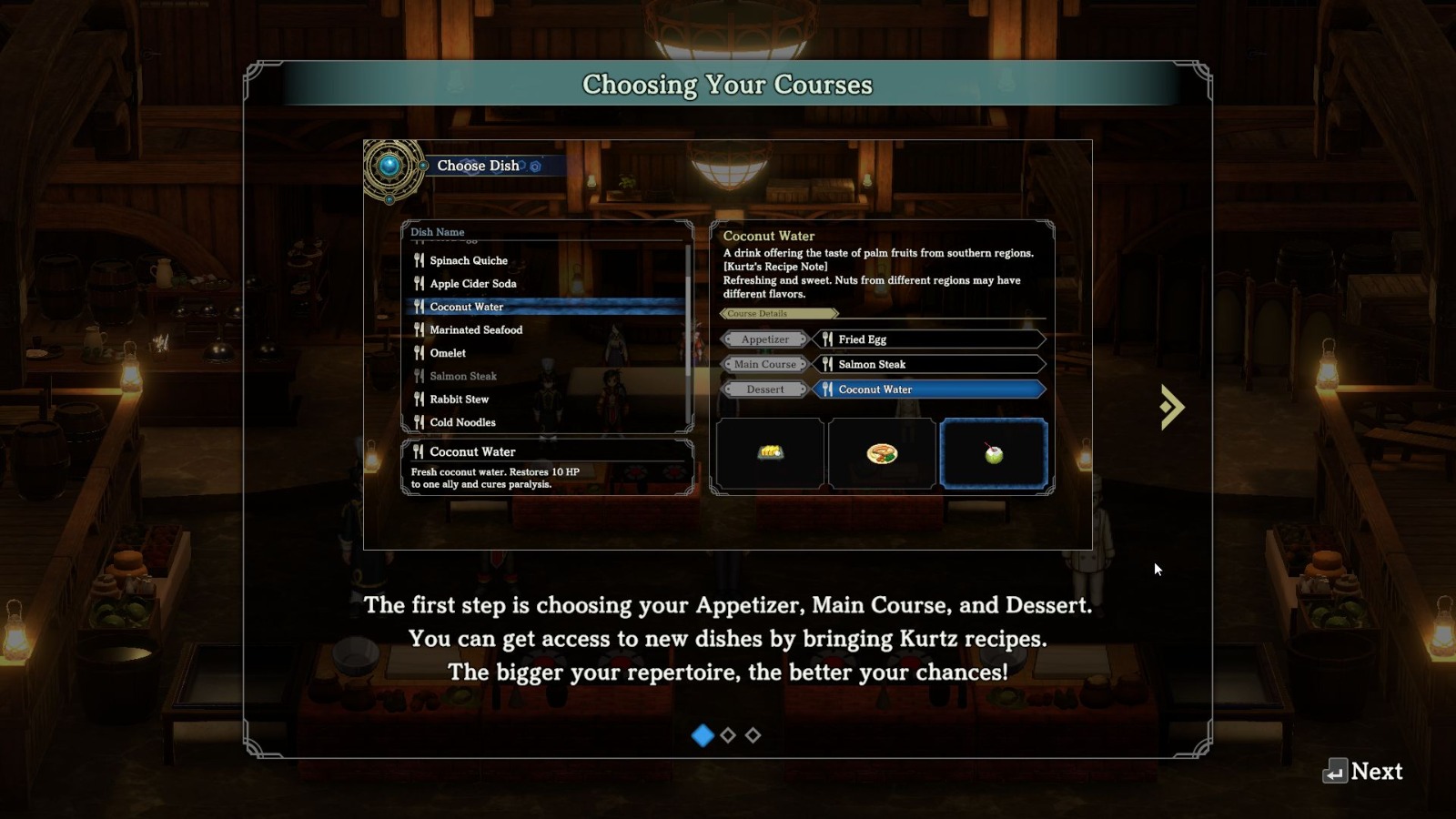1456x819 pixels.
Task: Select the coconut drink thumbnail
Action: point(994,453)
